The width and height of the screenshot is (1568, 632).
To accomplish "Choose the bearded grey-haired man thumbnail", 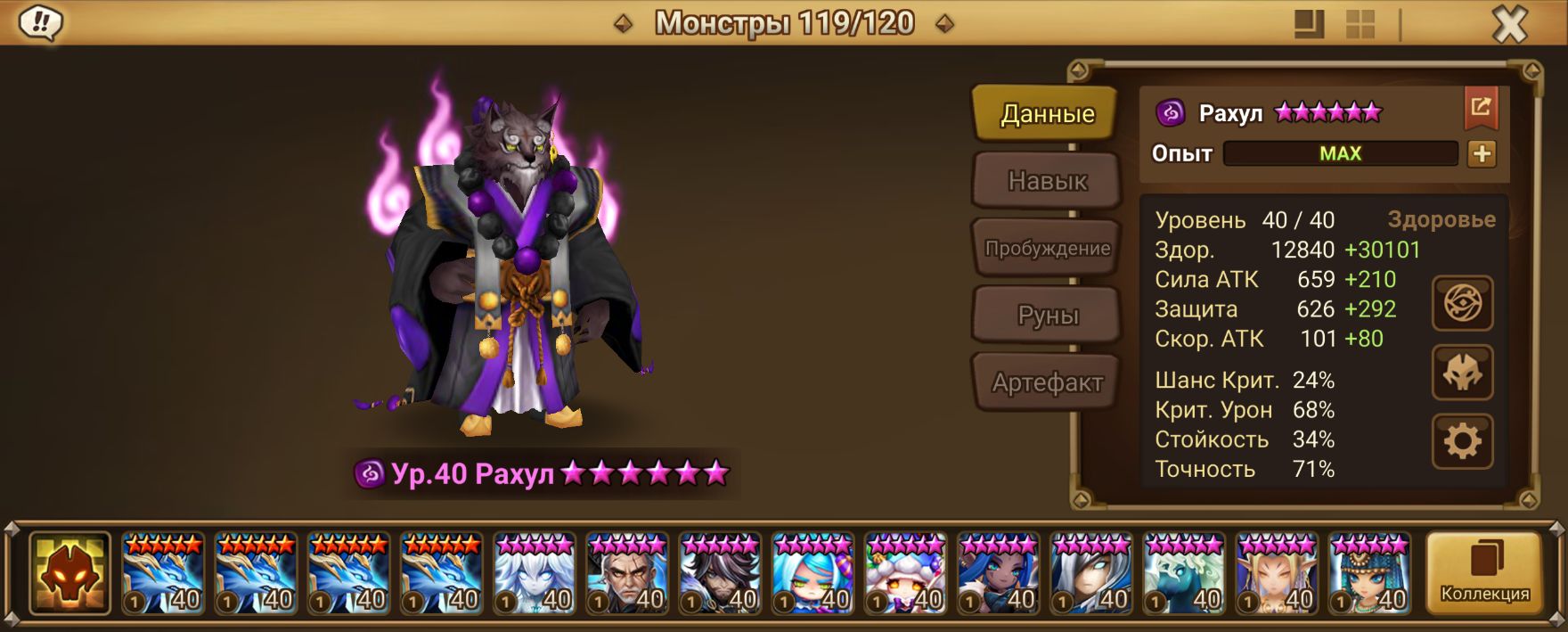I will tap(626, 575).
